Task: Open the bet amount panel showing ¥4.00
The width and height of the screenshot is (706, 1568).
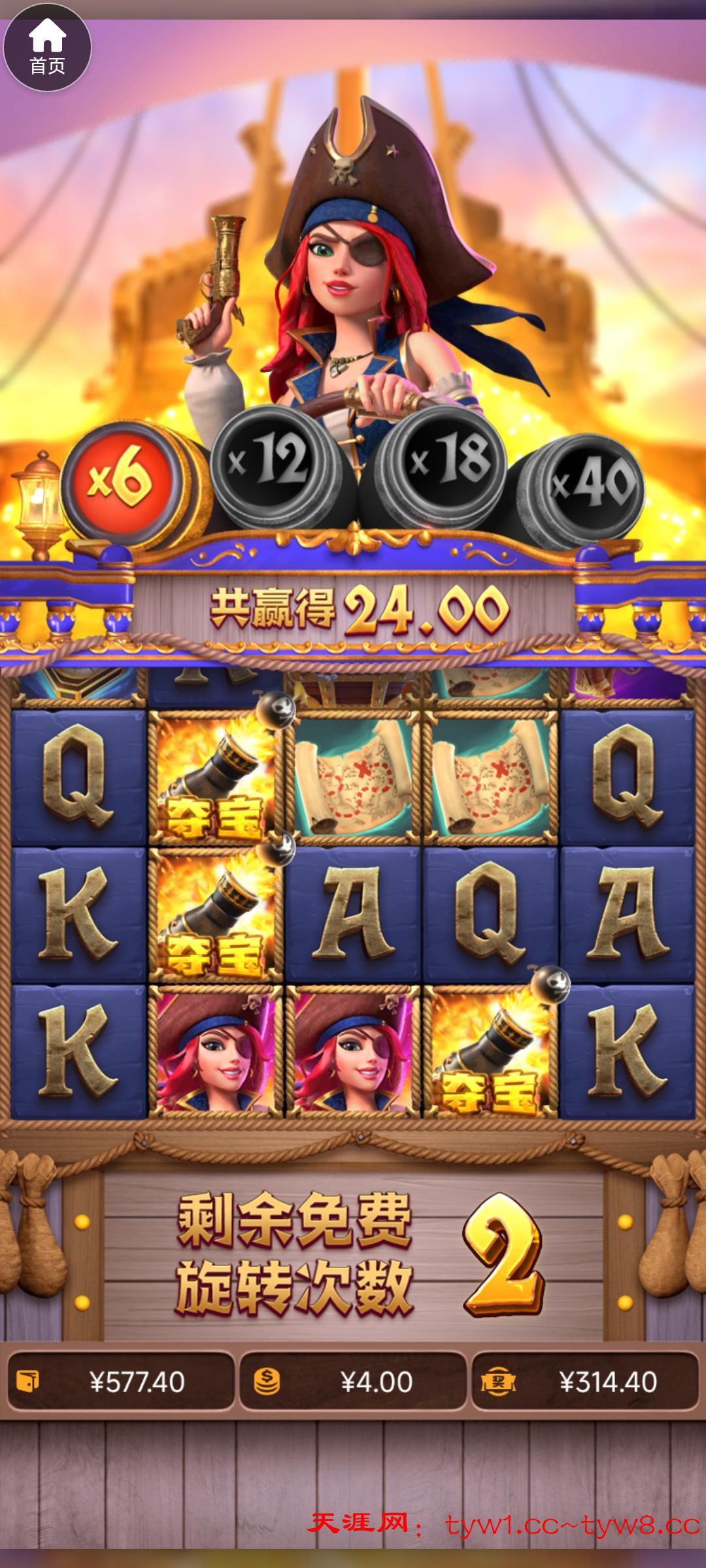Action: (353, 1382)
